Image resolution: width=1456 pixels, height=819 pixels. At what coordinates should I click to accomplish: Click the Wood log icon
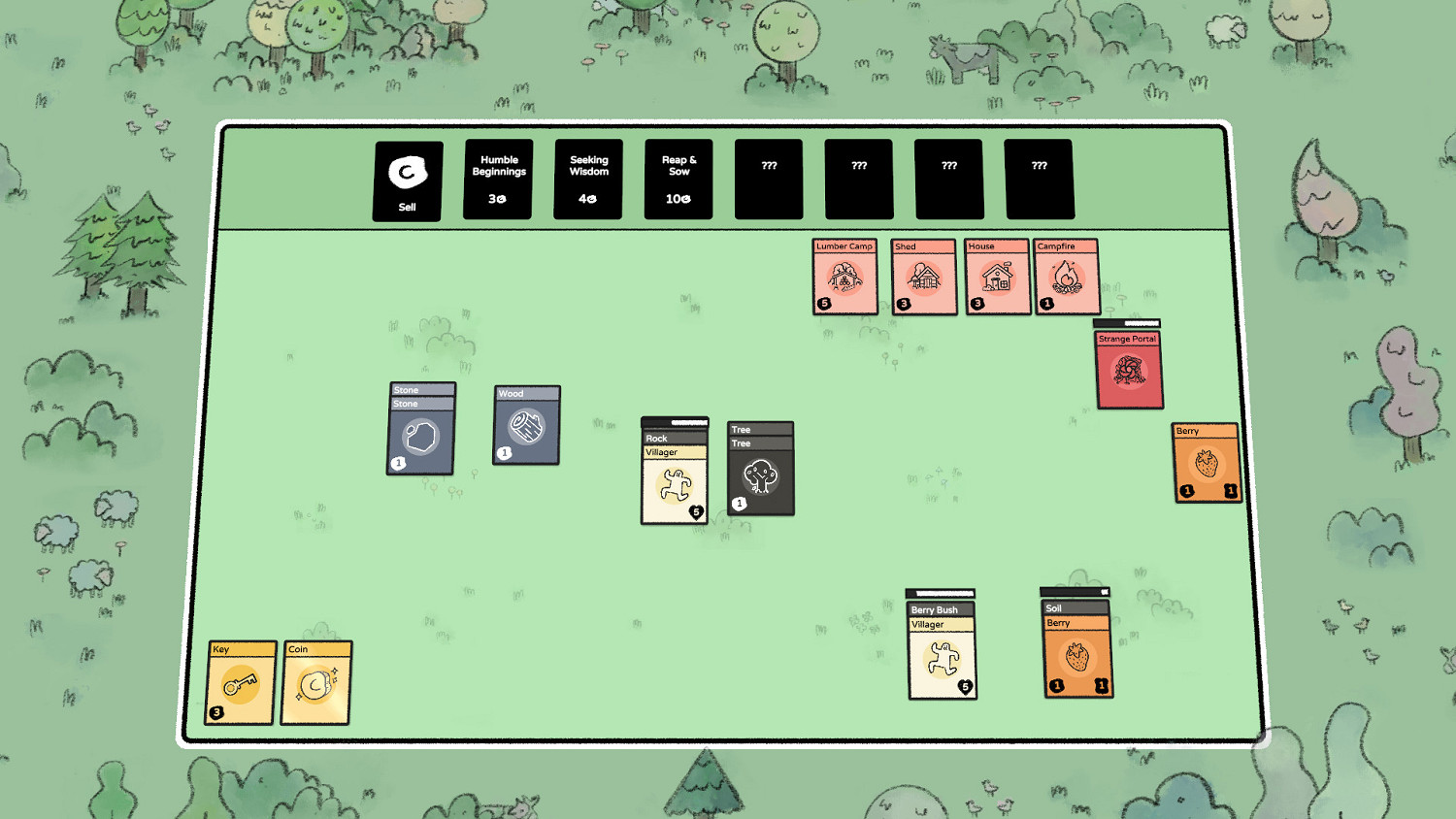(x=525, y=427)
